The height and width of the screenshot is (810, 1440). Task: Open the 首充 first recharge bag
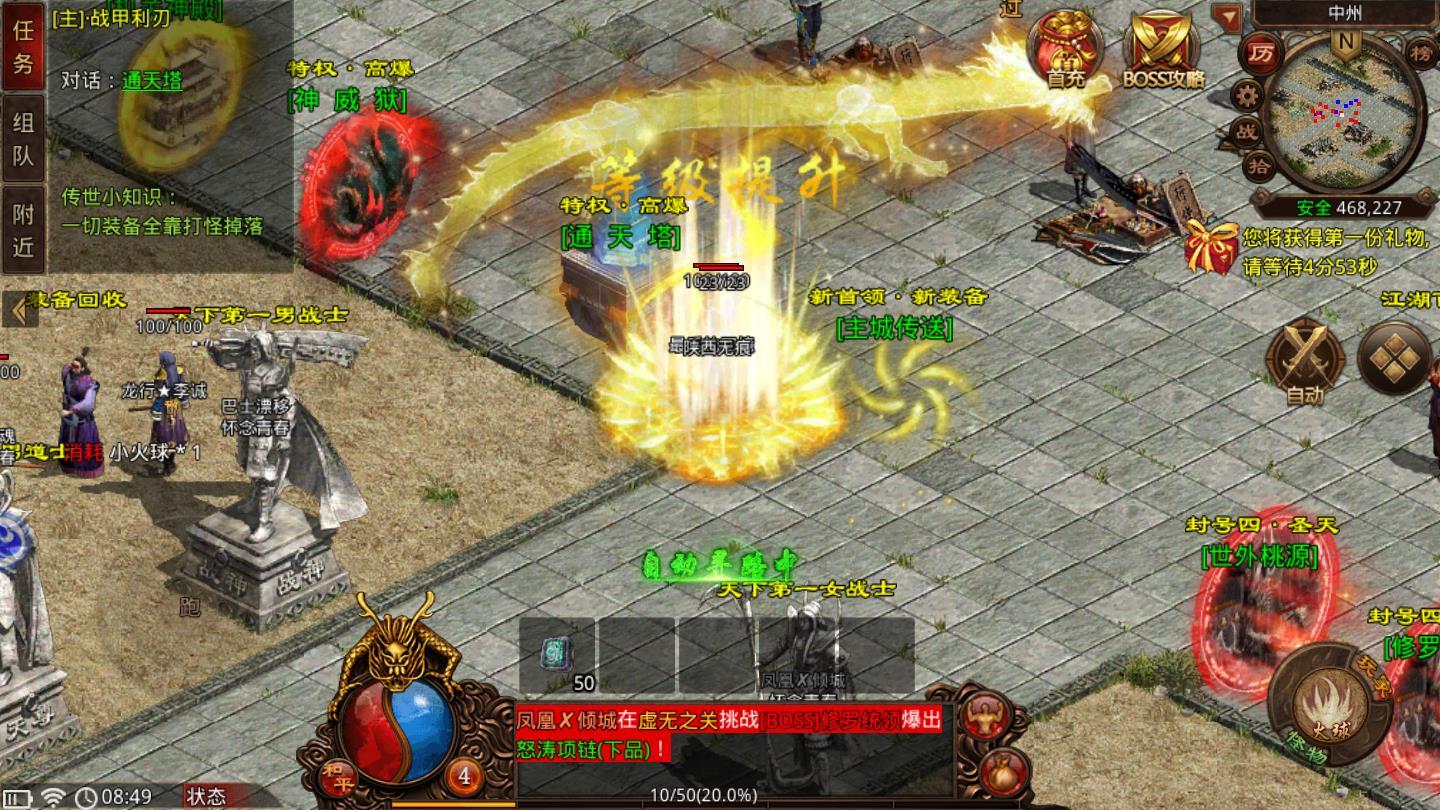click(x=1066, y=48)
